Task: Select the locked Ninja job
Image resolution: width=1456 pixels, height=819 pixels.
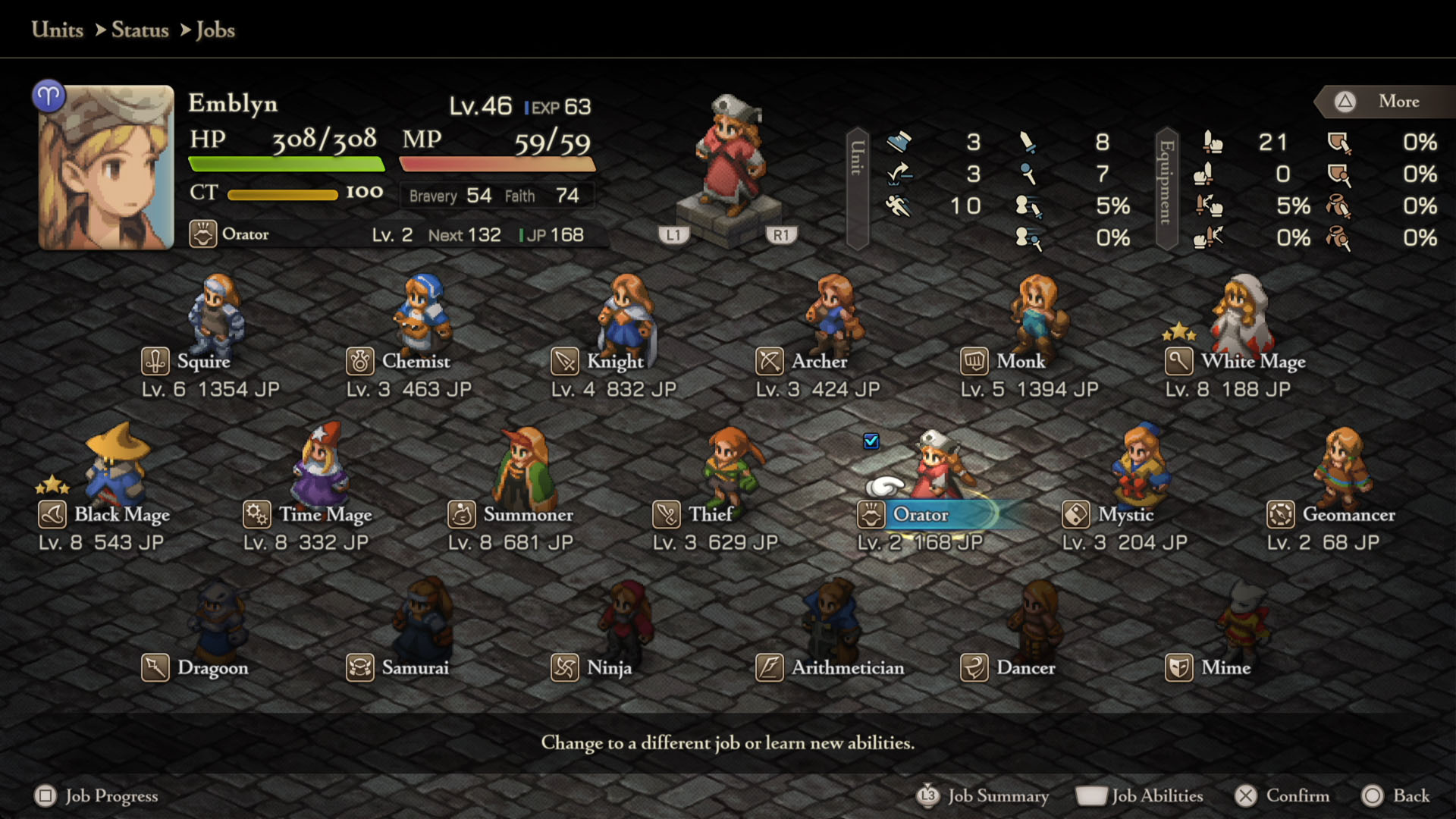Action: (x=608, y=668)
